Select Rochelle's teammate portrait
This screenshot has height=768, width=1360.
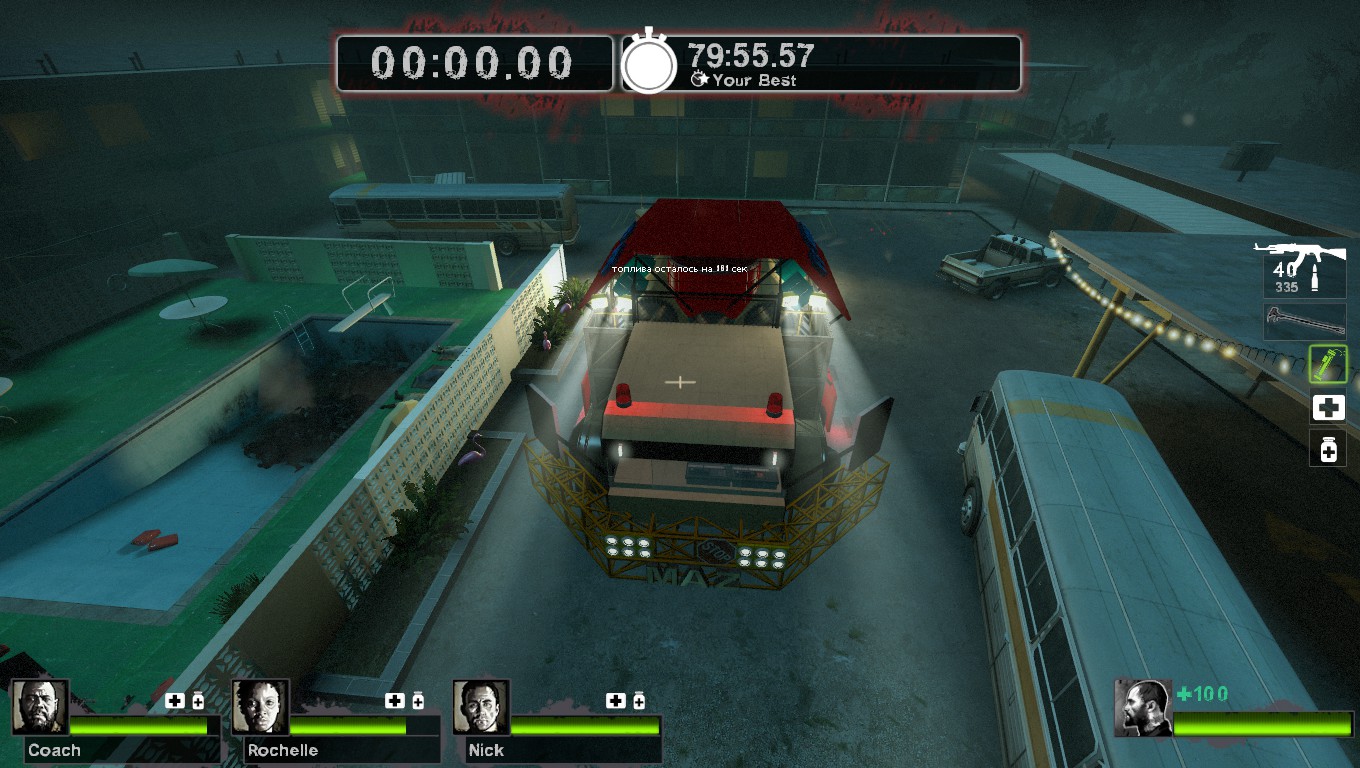click(261, 707)
